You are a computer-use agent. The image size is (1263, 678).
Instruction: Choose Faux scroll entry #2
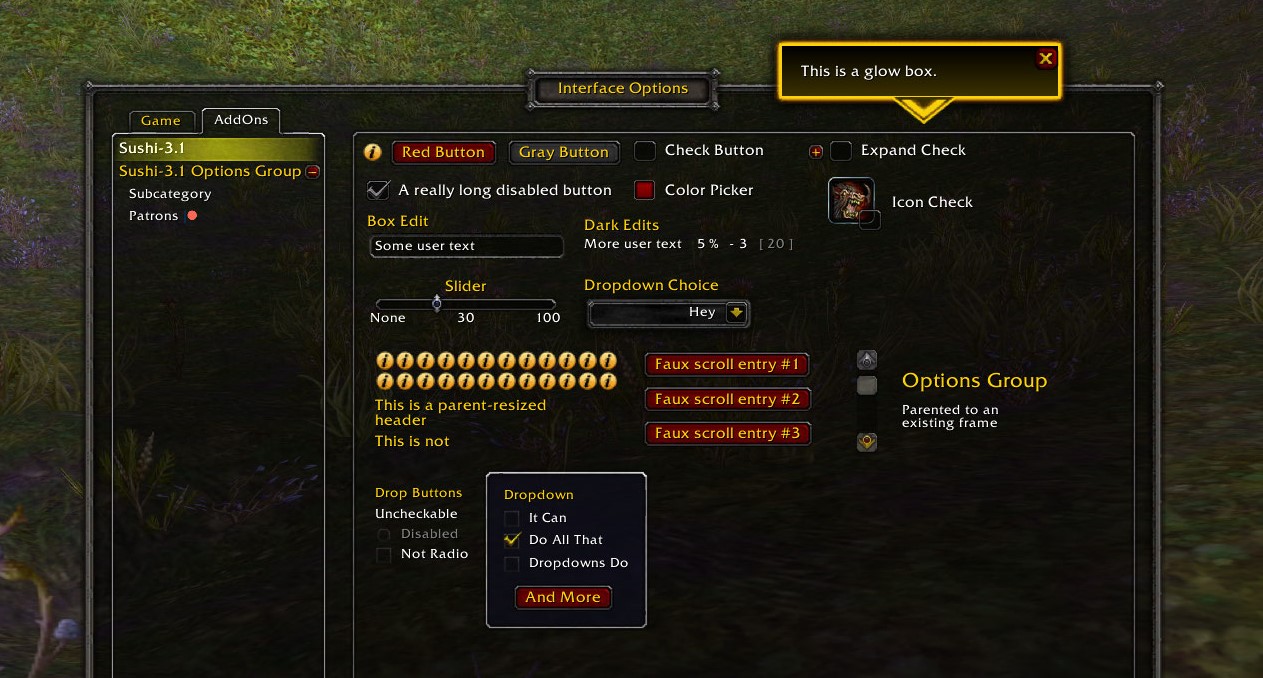[x=727, y=399]
